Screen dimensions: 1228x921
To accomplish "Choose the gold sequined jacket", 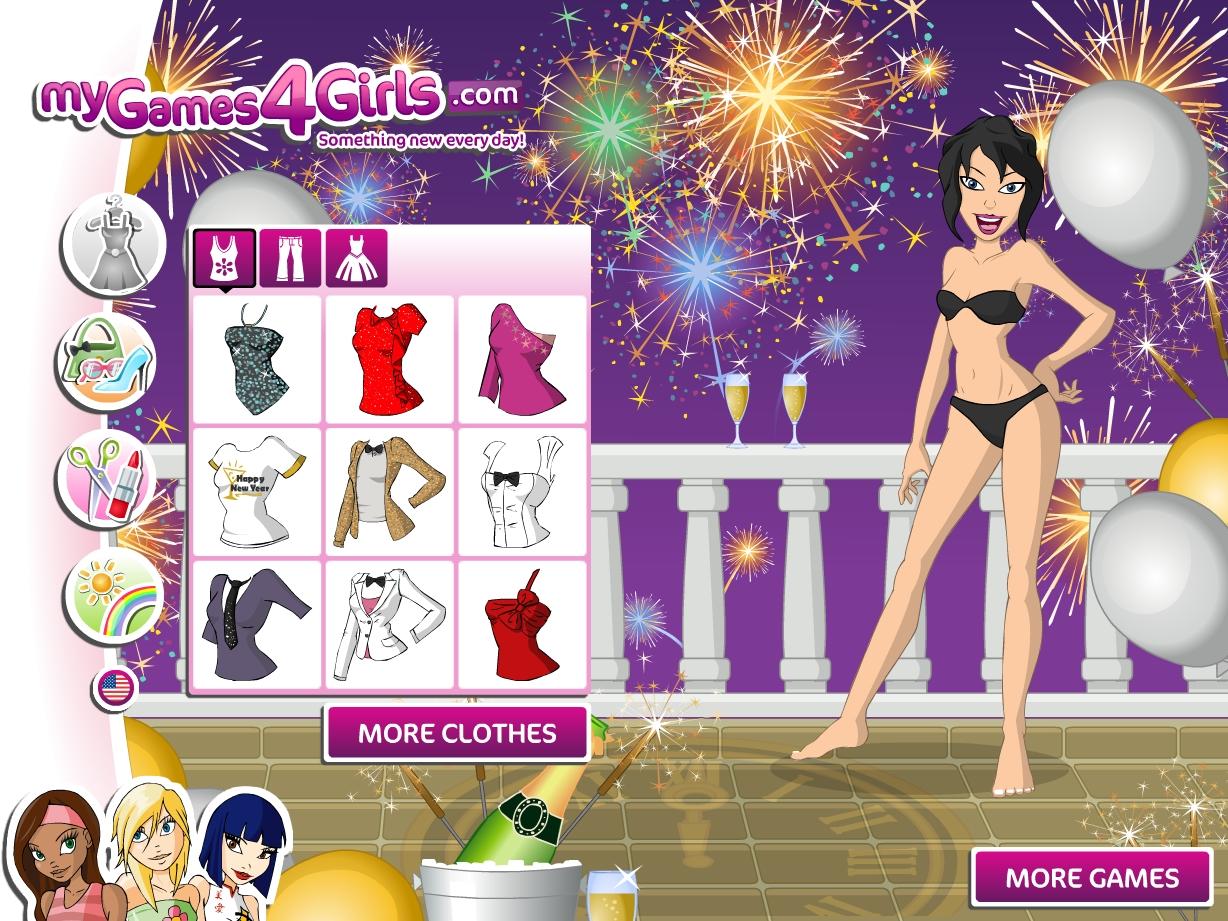I will pos(390,492).
